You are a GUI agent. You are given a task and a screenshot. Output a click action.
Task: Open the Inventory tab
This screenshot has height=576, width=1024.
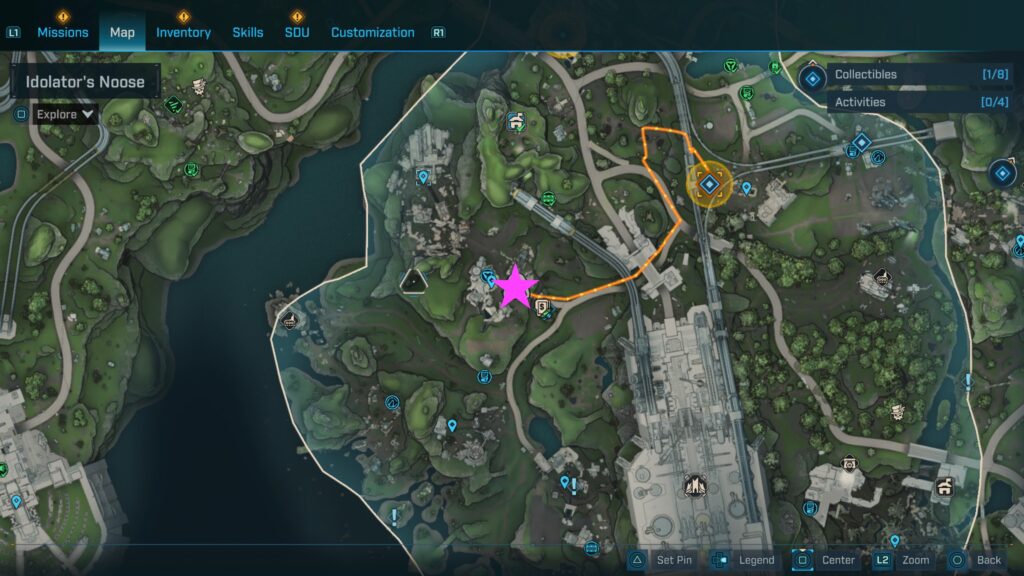pyautogui.click(x=183, y=32)
